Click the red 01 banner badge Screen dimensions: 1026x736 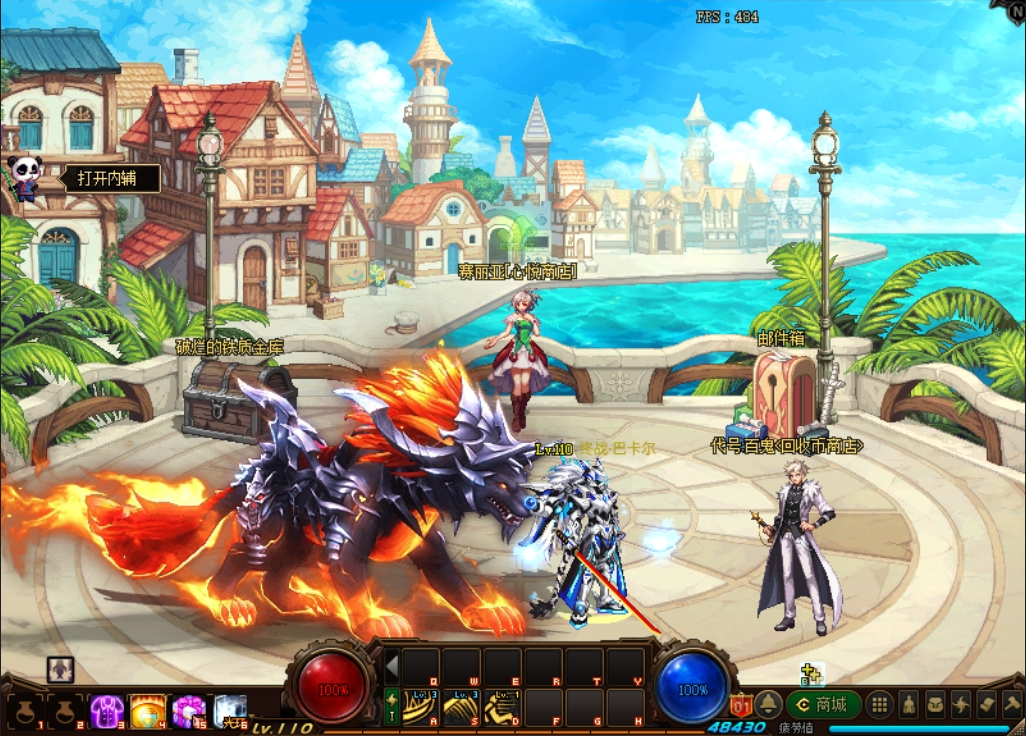click(x=741, y=704)
